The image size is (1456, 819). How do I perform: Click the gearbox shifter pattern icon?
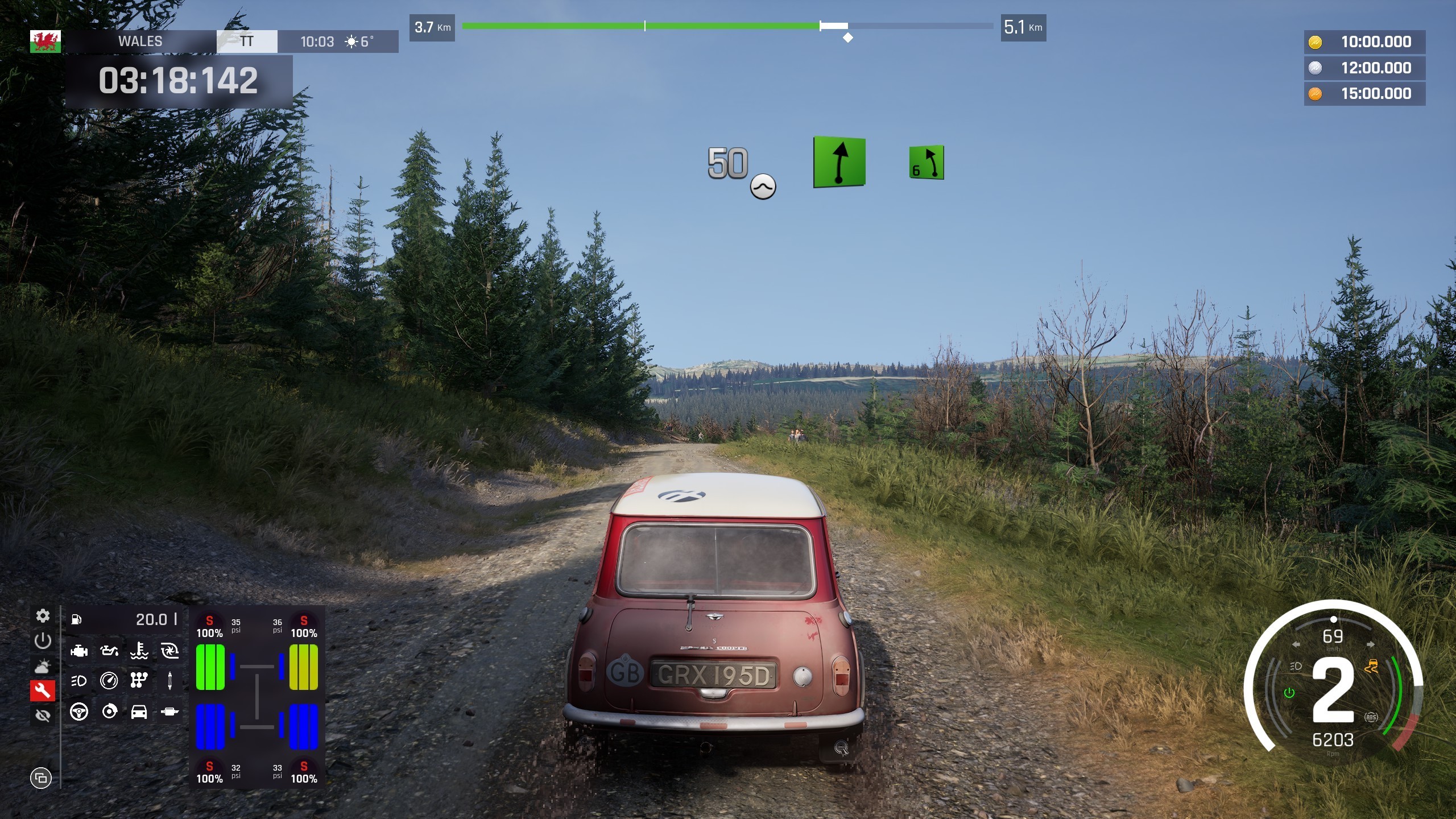(x=139, y=681)
